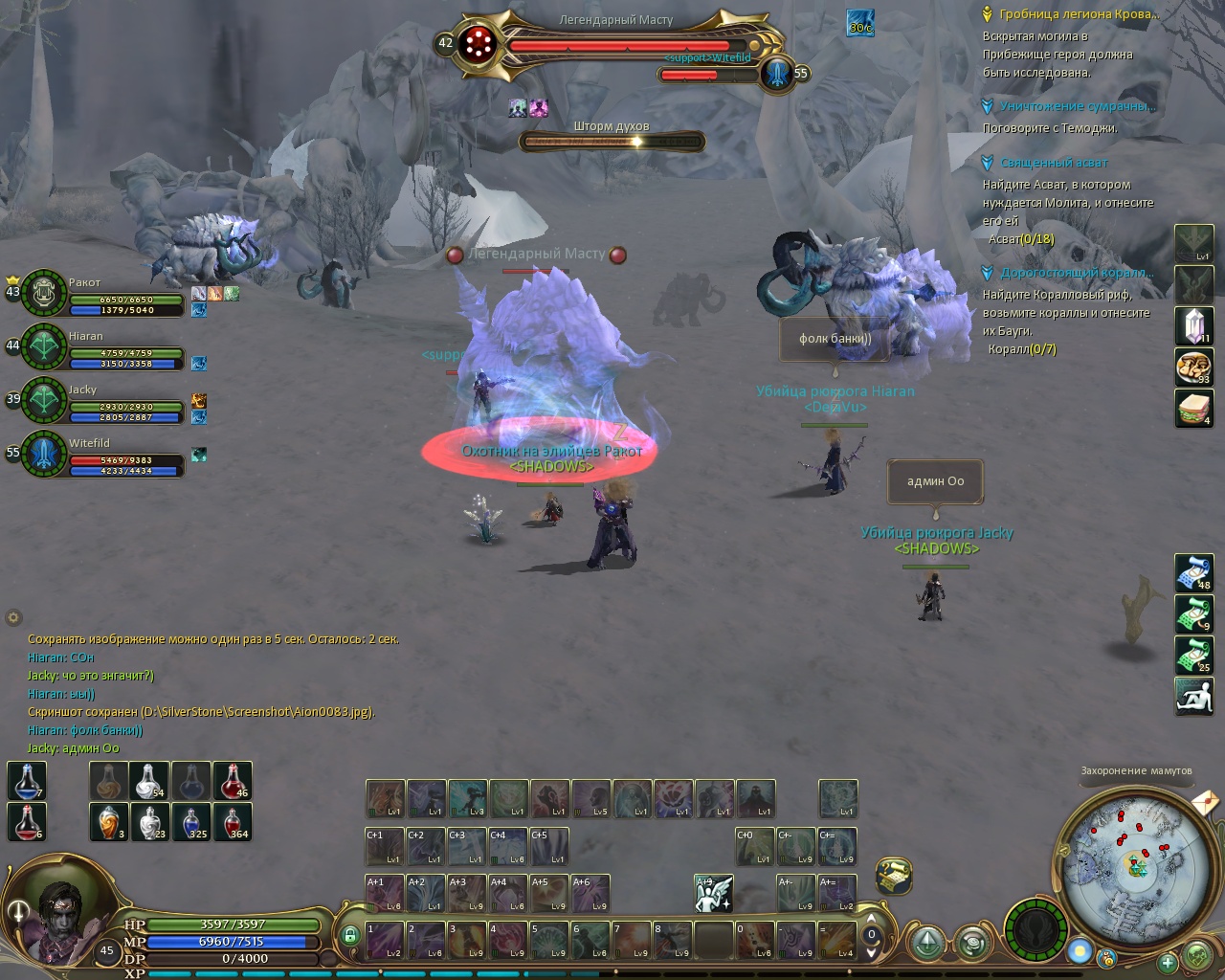Use the blue mana potion with 325 count

(x=191, y=822)
